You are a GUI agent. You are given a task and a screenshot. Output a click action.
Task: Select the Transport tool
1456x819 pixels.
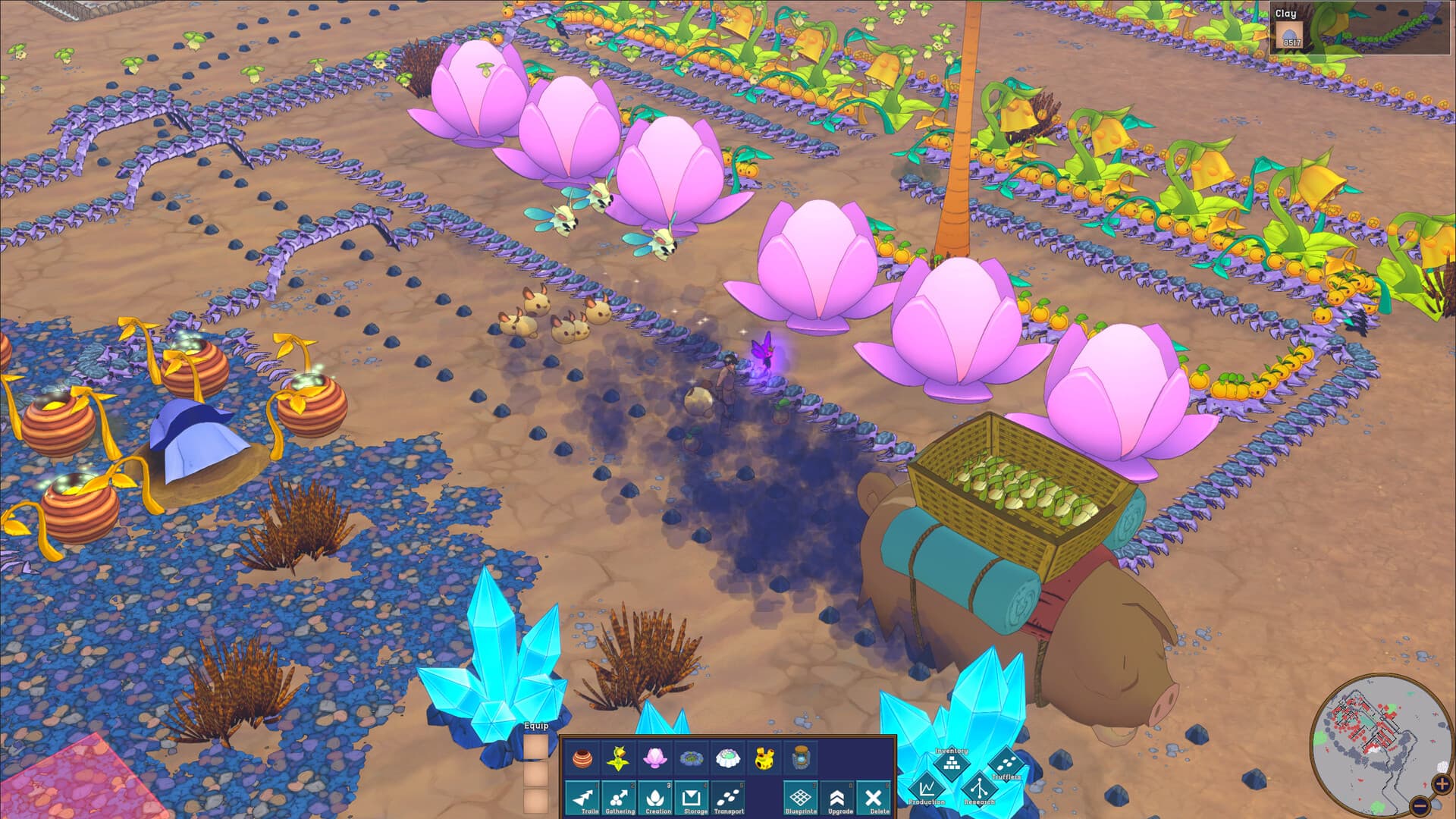(x=727, y=799)
